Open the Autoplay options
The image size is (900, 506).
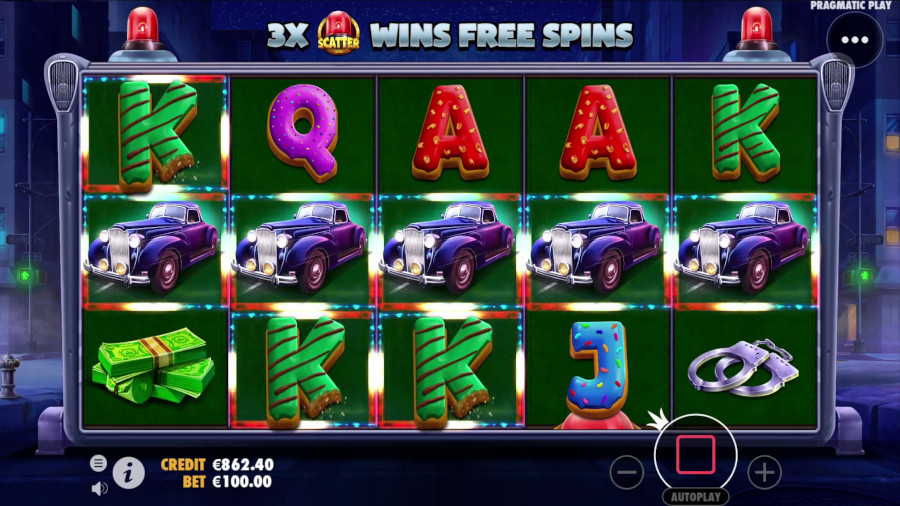[x=695, y=496]
